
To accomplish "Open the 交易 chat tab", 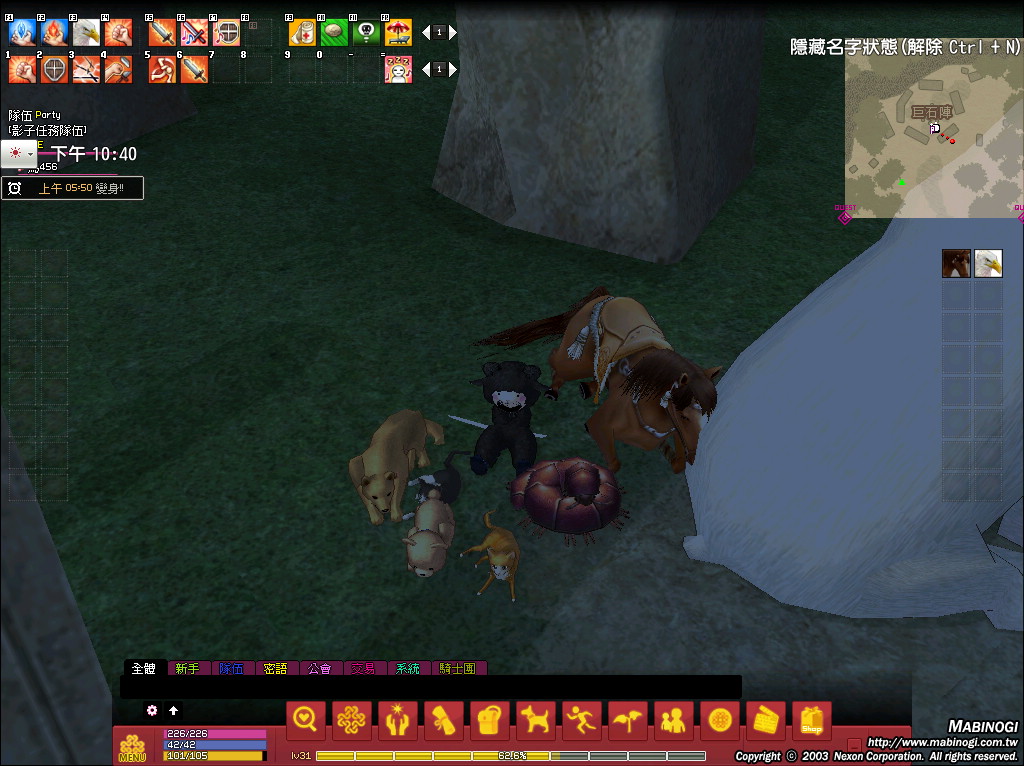I will pos(363,668).
